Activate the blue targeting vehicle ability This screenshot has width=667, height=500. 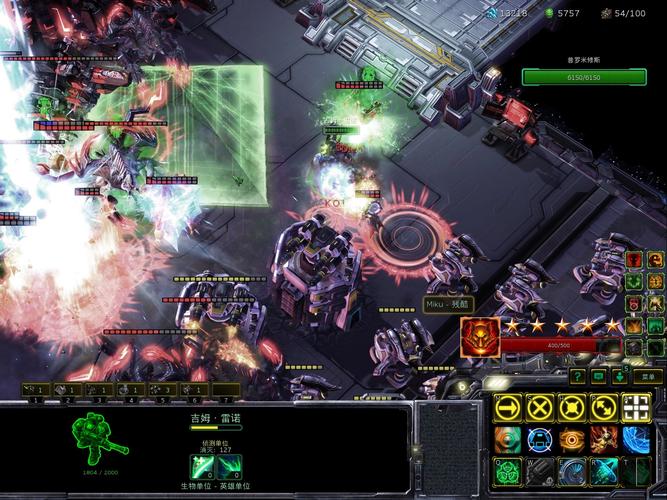tap(540, 439)
